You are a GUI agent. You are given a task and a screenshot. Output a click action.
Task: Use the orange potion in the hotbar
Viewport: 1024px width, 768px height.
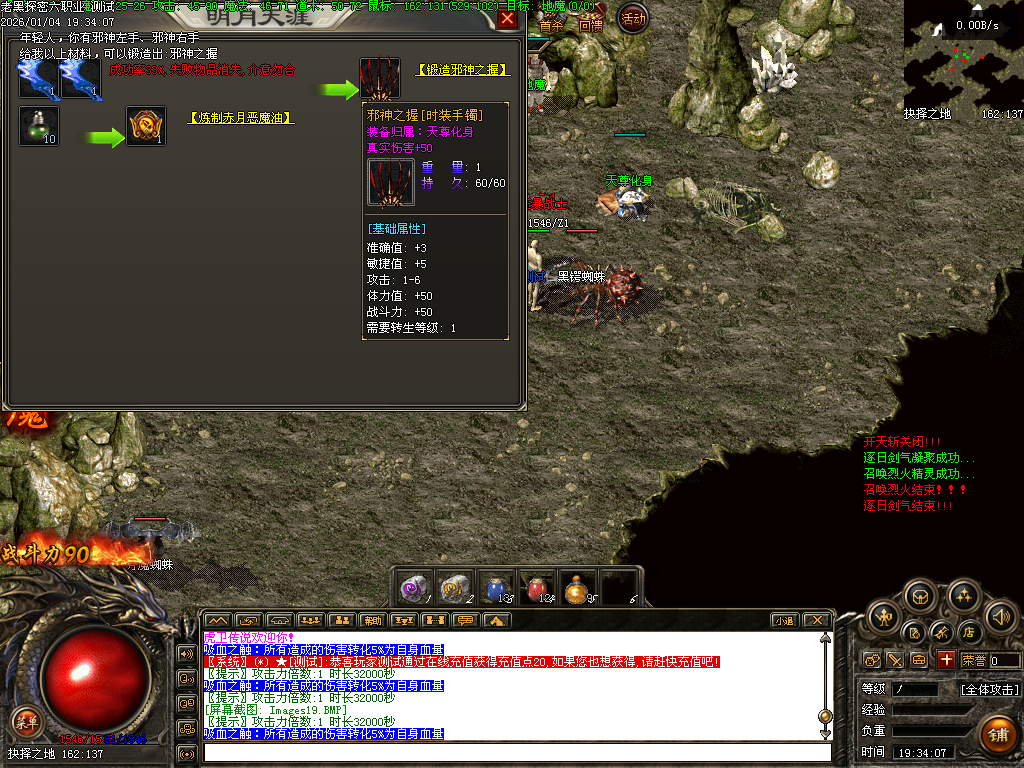click(577, 589)
